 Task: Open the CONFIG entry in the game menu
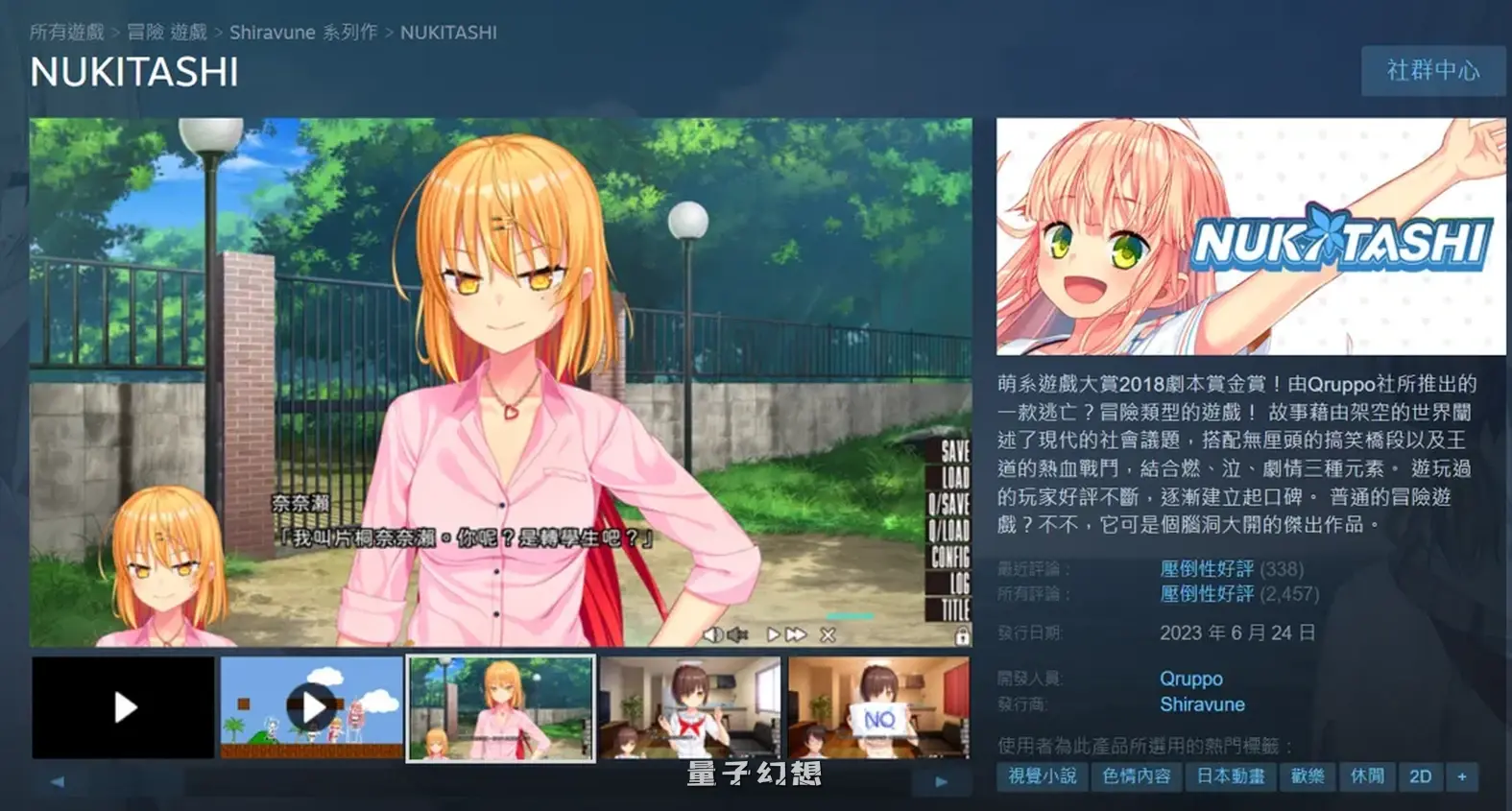953,556
